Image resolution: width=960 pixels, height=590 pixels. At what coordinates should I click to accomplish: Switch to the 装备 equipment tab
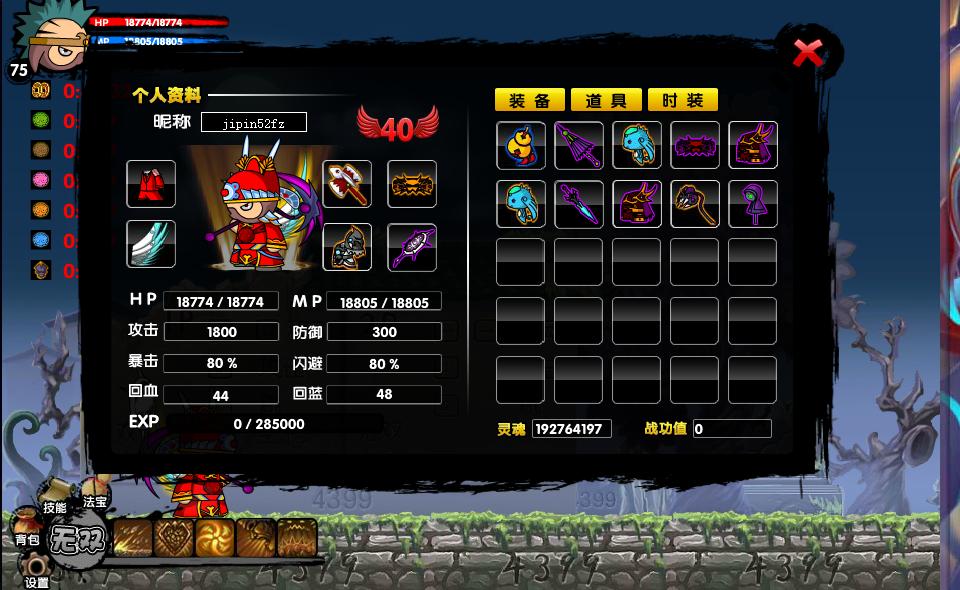530,100
